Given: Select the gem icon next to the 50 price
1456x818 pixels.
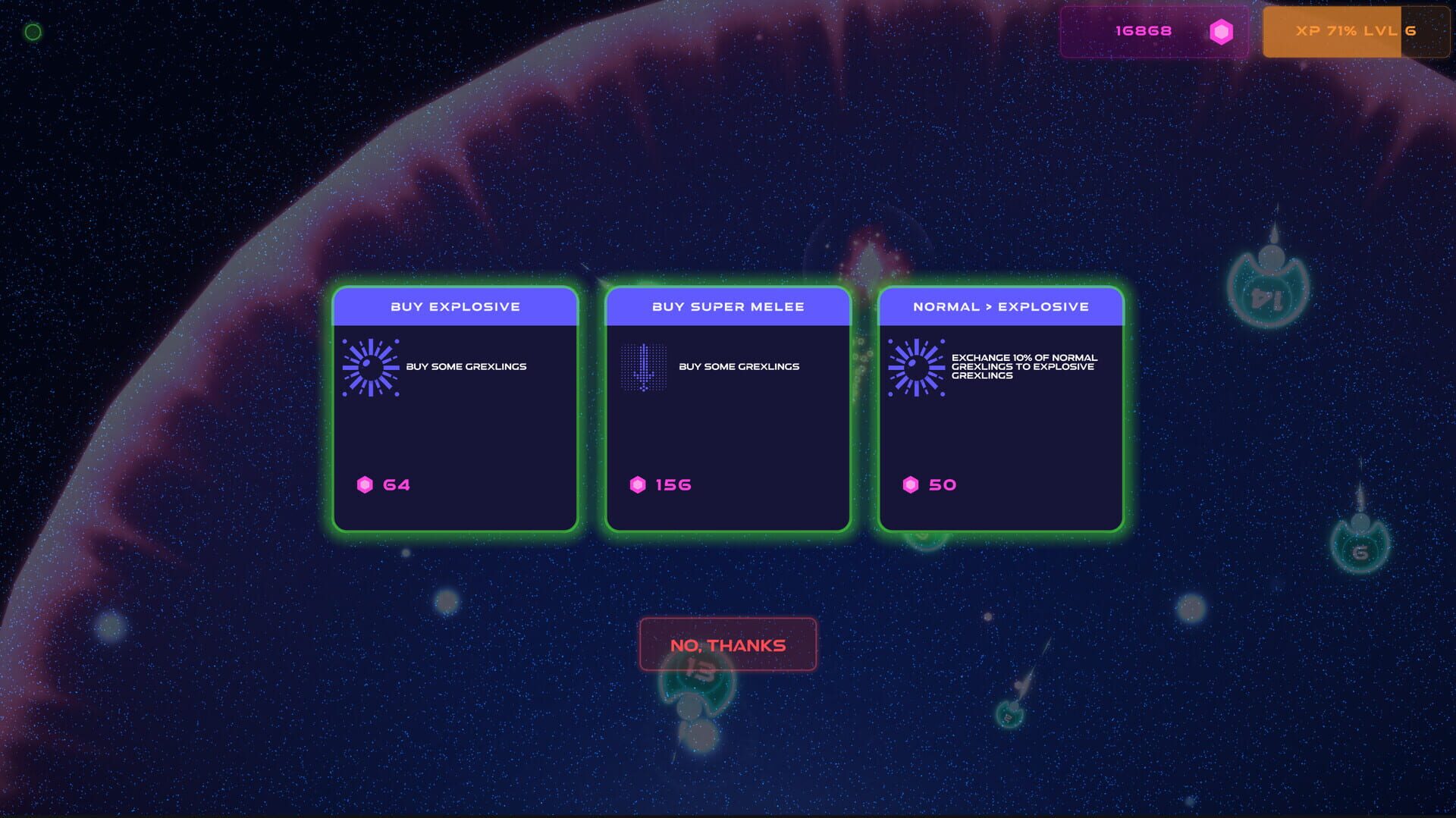Looking at the screenshot, I should point(912,484).
